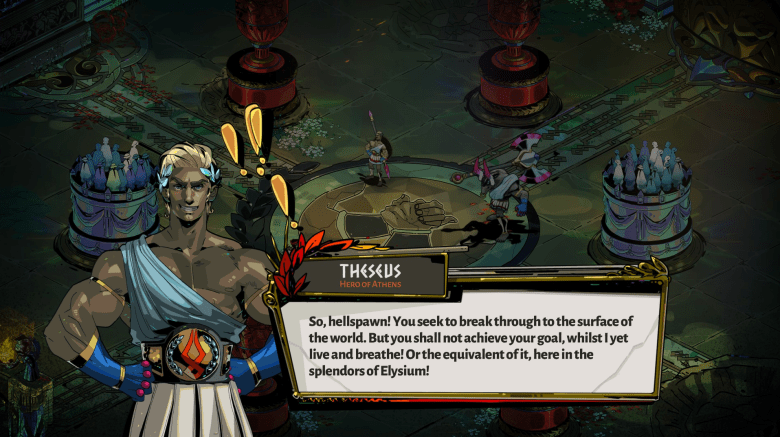
Task: Advance Theseus's dialogue box to continue
Action: pos(470,345)
